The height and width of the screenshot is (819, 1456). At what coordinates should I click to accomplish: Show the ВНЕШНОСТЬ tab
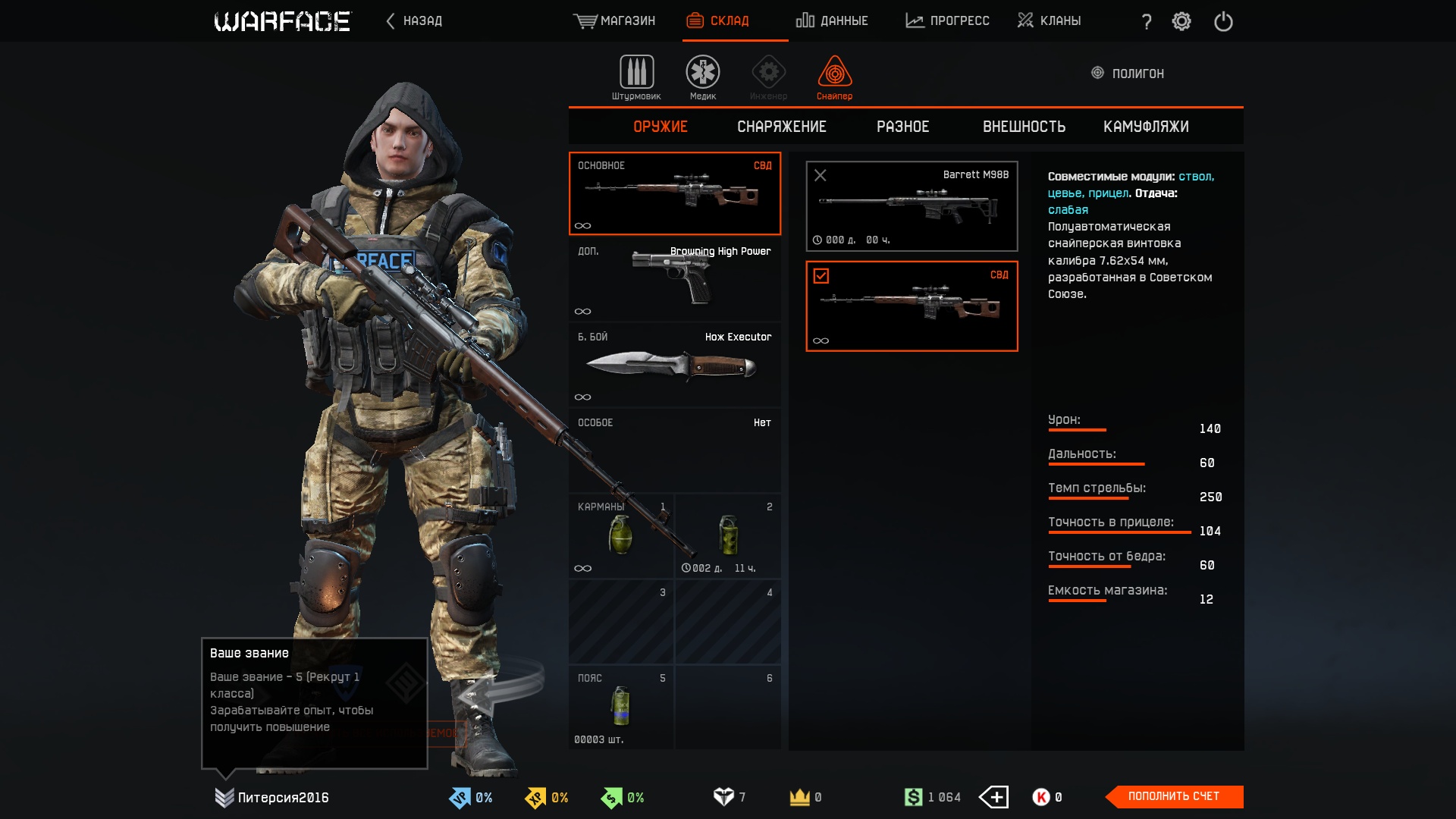[1024, 127]
